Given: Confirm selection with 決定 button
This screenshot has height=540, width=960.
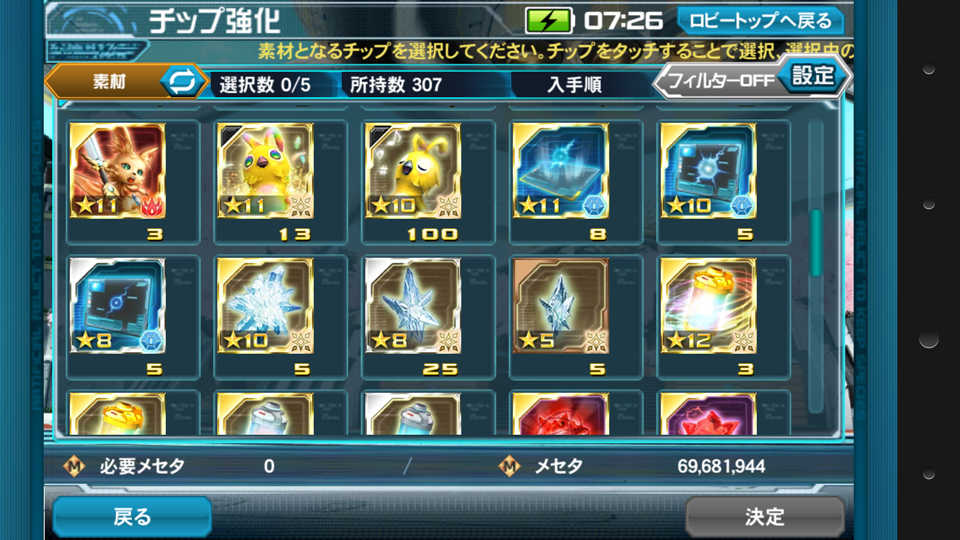Looking at the screenshot, I should click(x=765, y=516).
